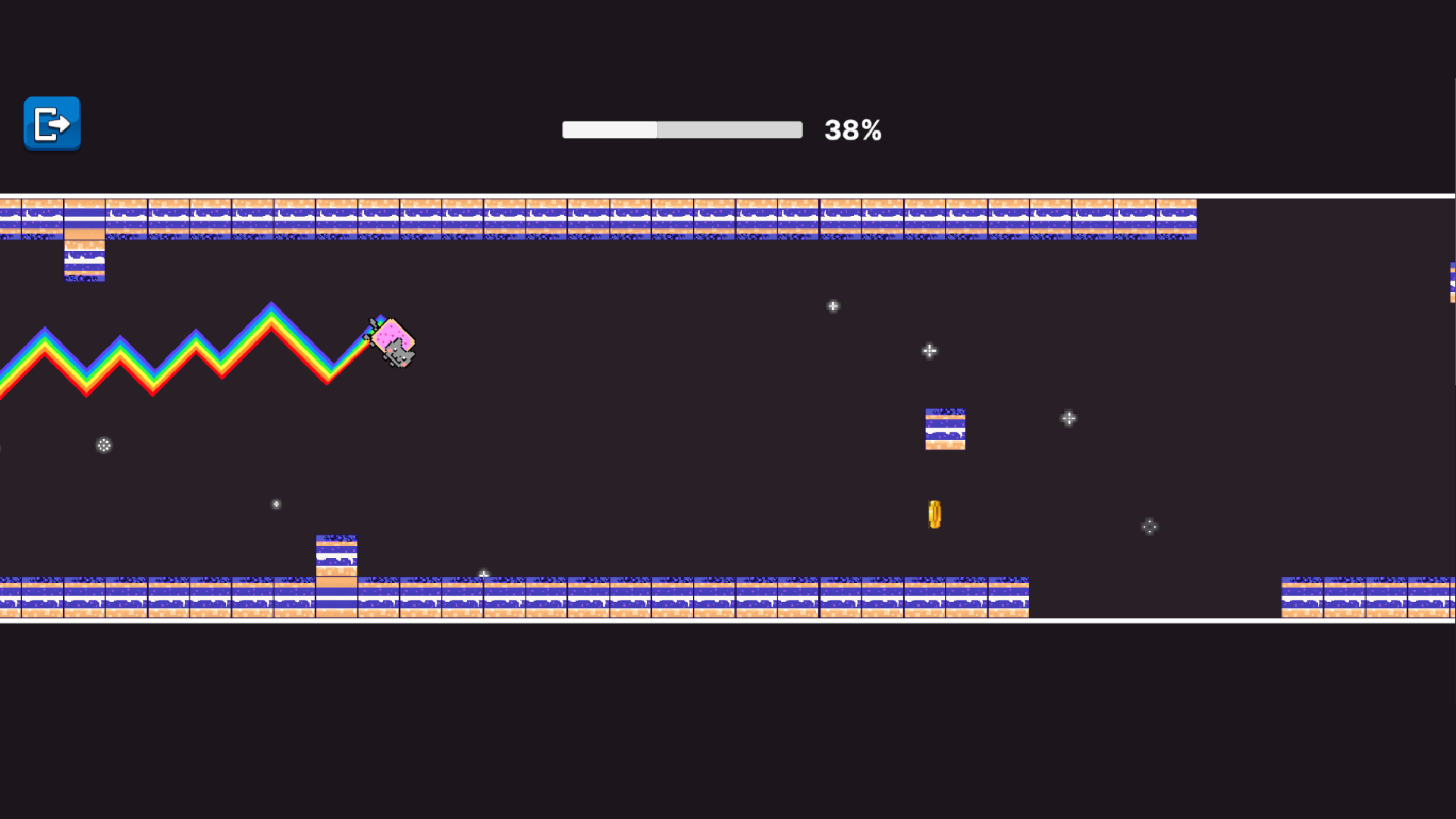The width and height of the screenshot is (1456, 819).
Task: Click the spinning gold coin collectible
Action: click(934, 514)
